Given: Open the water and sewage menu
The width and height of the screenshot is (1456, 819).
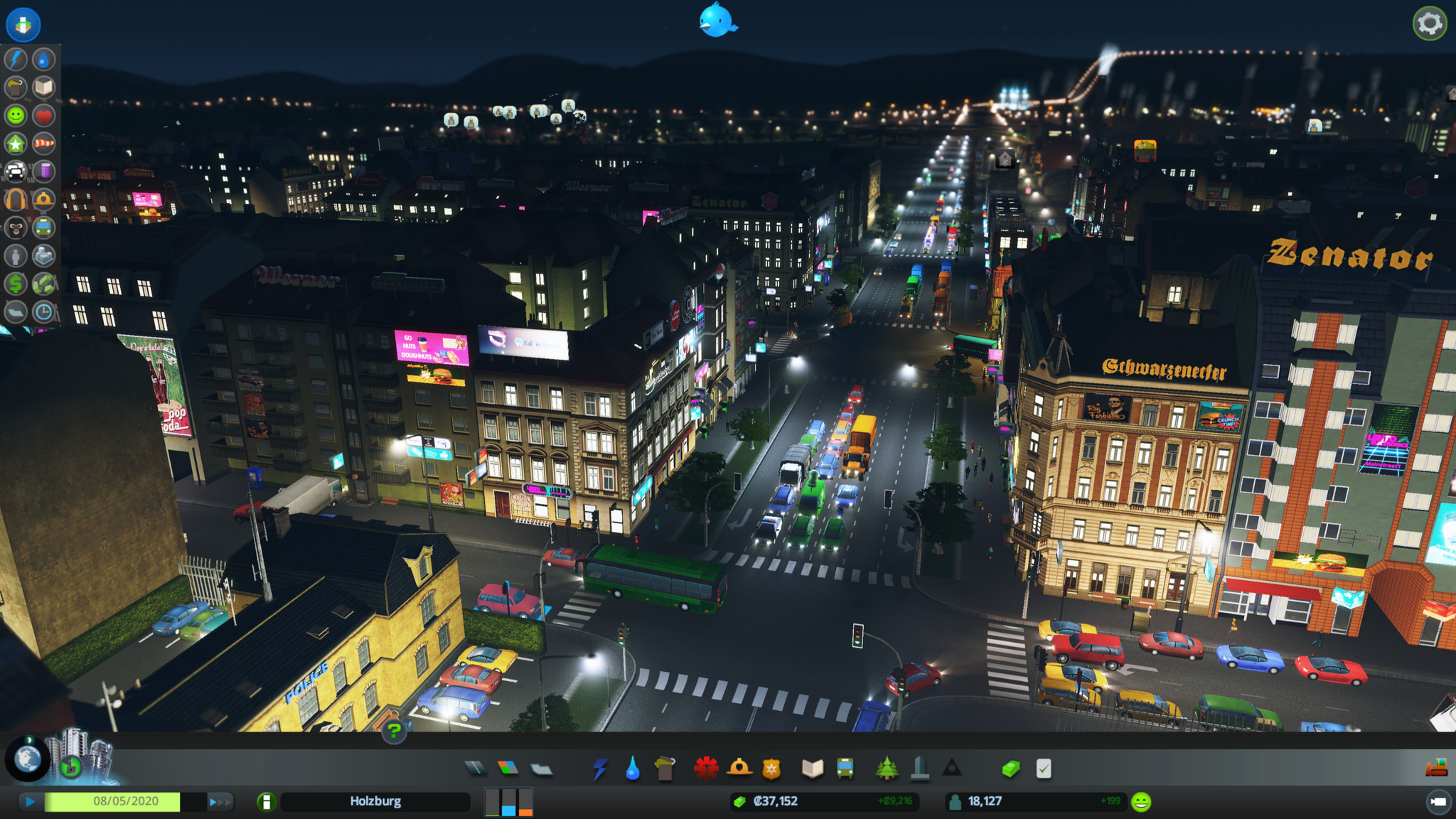Looking at the screenshot, I should pyautogui.click(x=632, y=769).
